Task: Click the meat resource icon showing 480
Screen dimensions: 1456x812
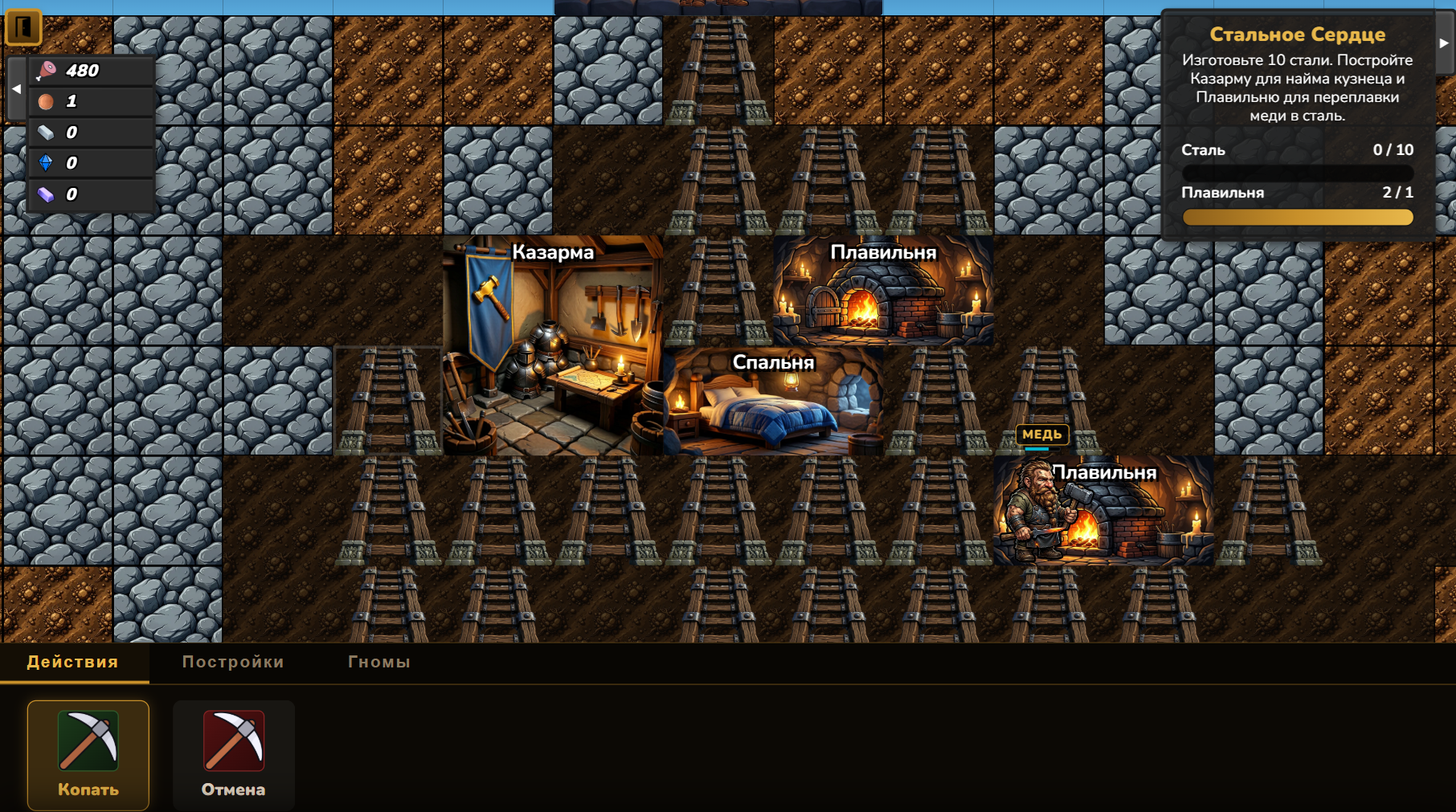Action: pos(46,71)
